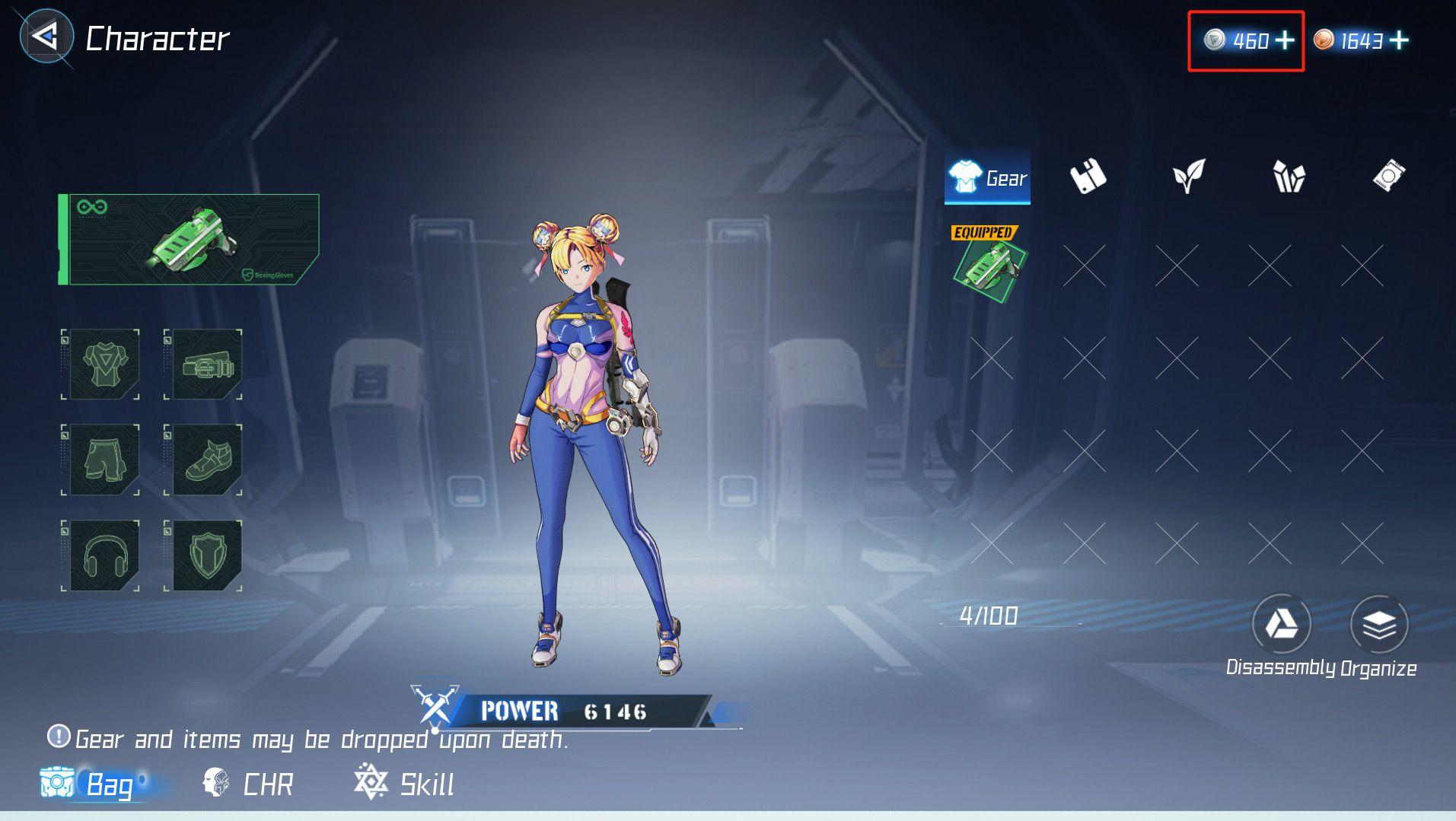1456x821 pixels.
Task: Add more copper coins with plus
Action: pyautogui.click(x=1399, y=40)
